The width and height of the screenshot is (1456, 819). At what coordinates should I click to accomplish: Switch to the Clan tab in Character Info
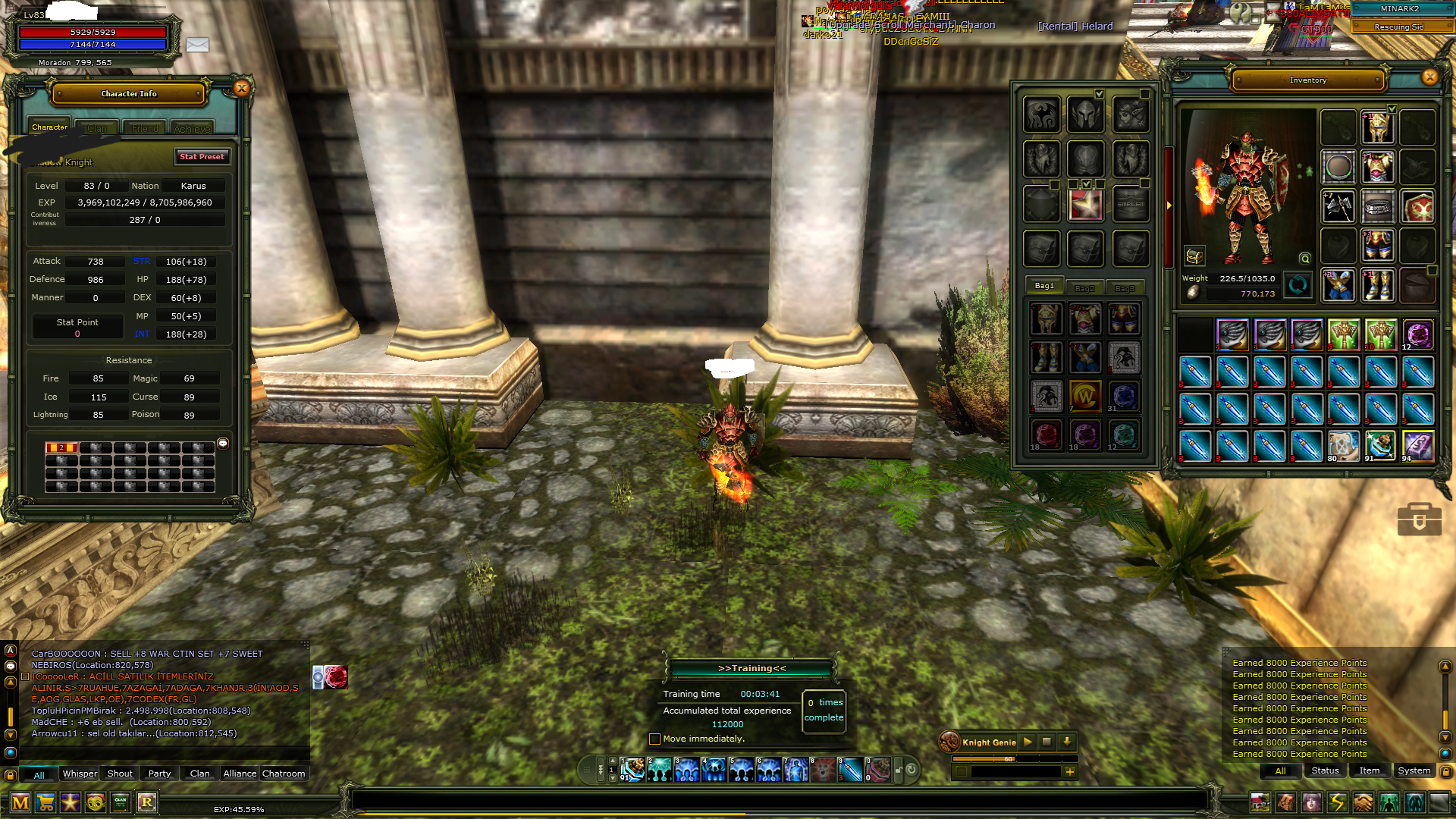click(97, 129)
